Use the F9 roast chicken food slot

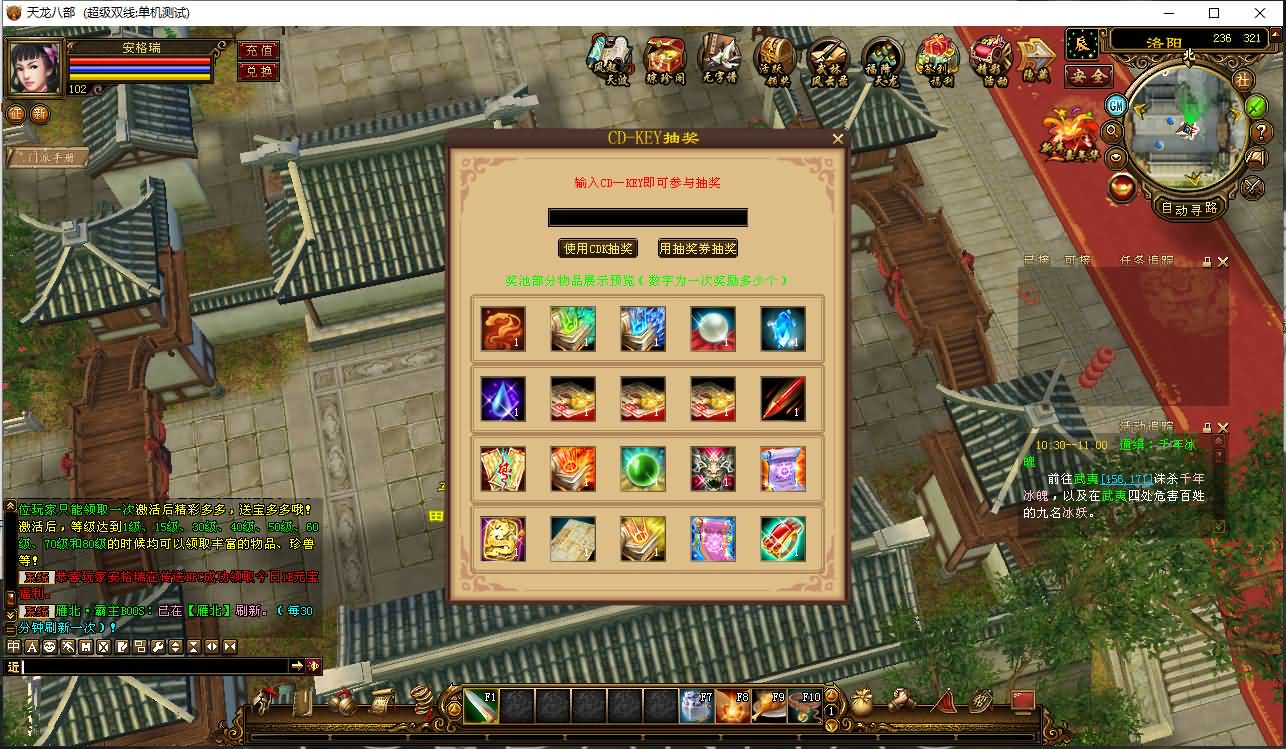767,706
